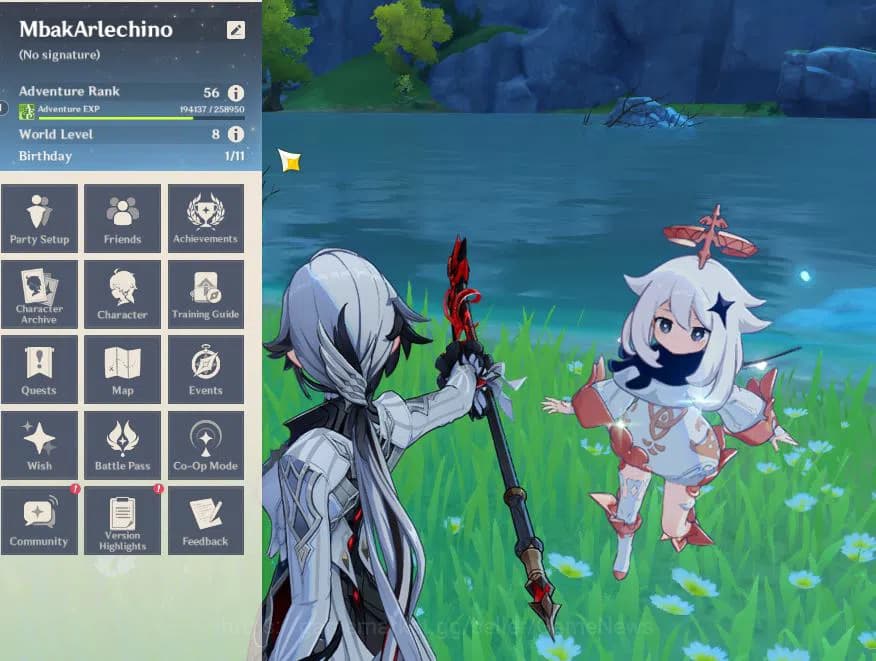Image resolution: width=876 pixels, height=661 pixels.
Task: Open the Battle Pass
Action: coord(122,445)
